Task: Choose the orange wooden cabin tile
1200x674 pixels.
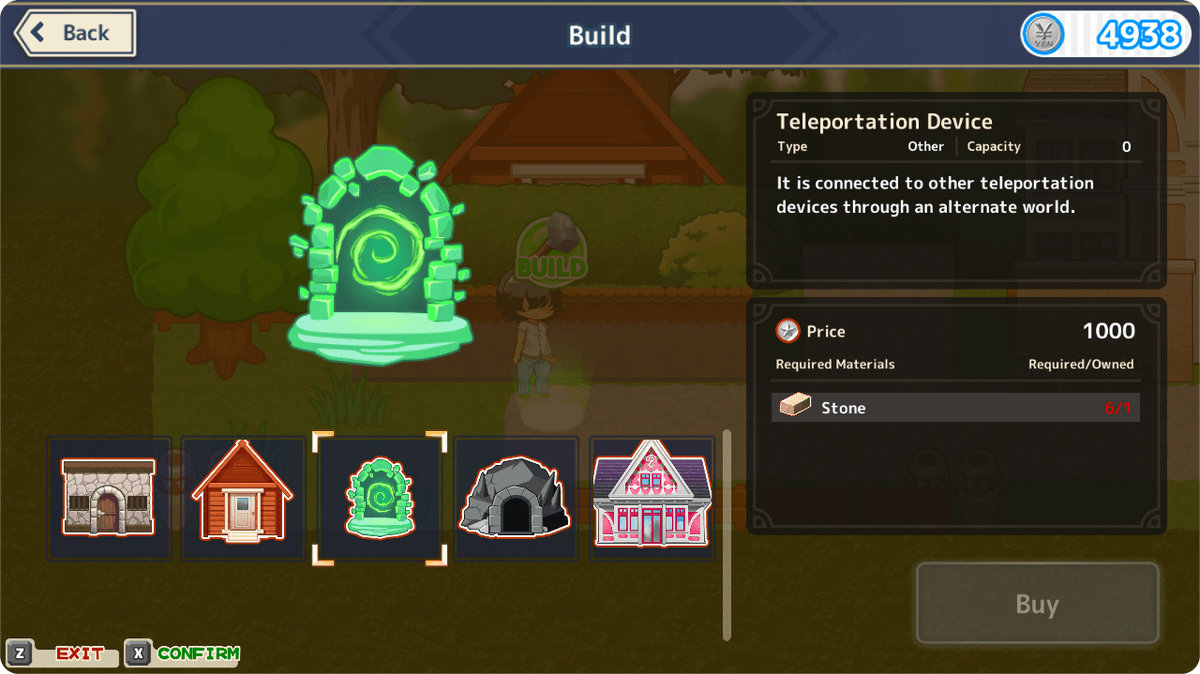Action: pos(242,497)
